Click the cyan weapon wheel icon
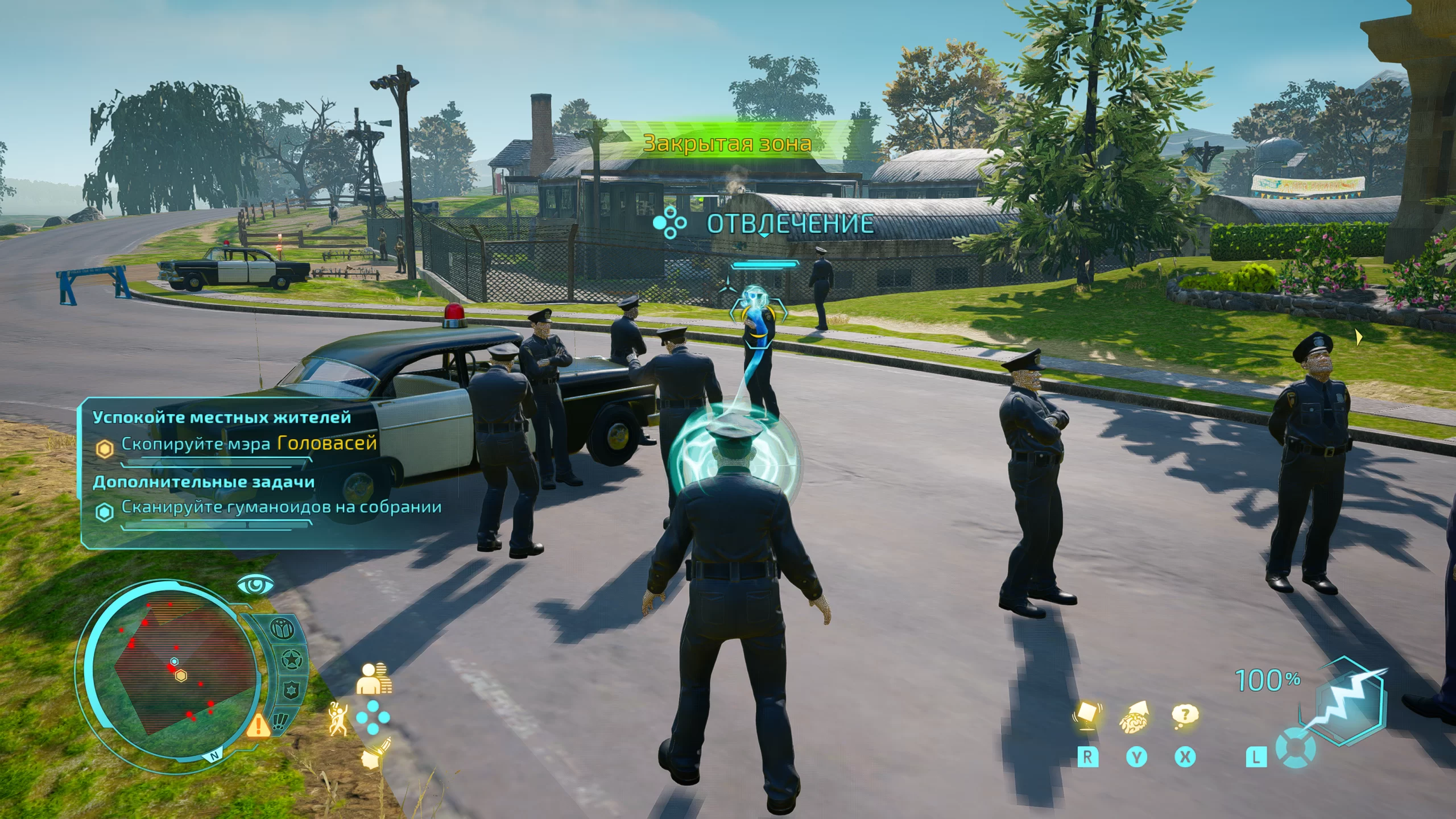The width and height of the screenshot is (1456, 819). click(x=1295, y=747)
